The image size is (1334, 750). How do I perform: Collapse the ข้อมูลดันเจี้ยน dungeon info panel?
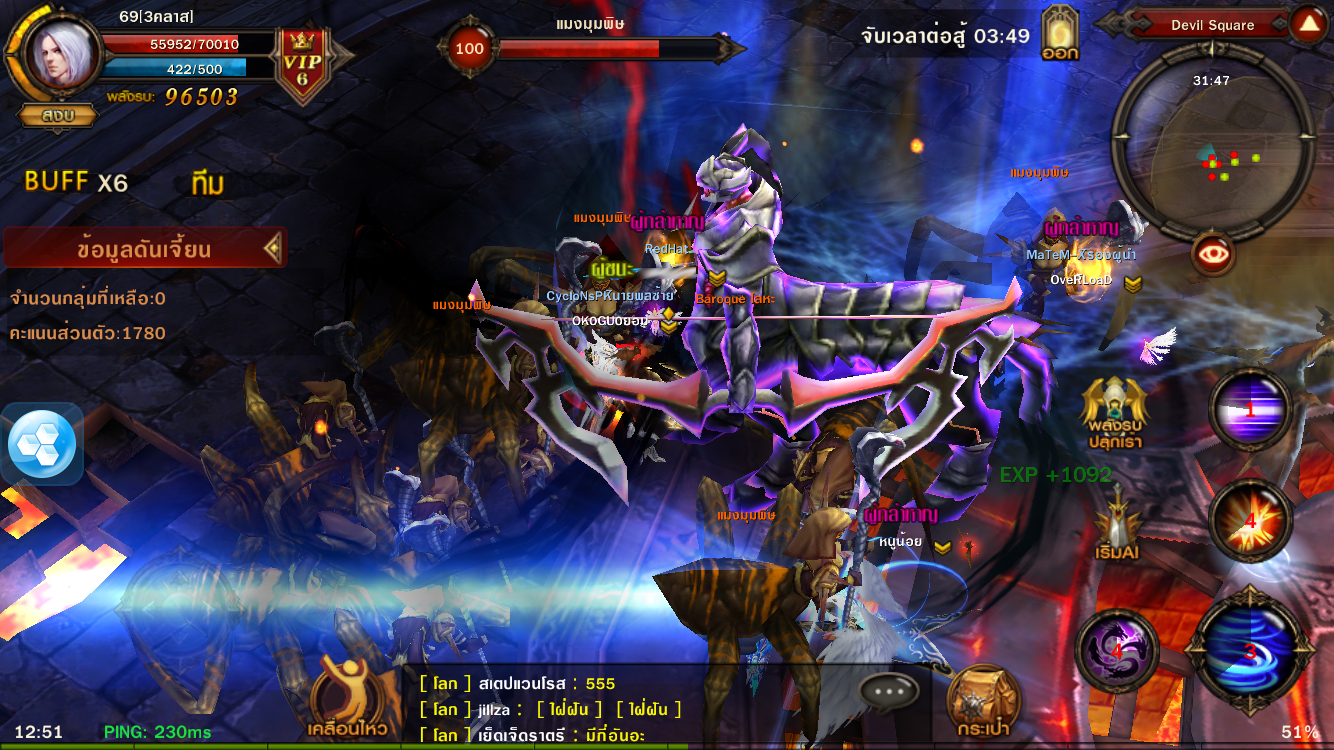click(x=272, y=248)
